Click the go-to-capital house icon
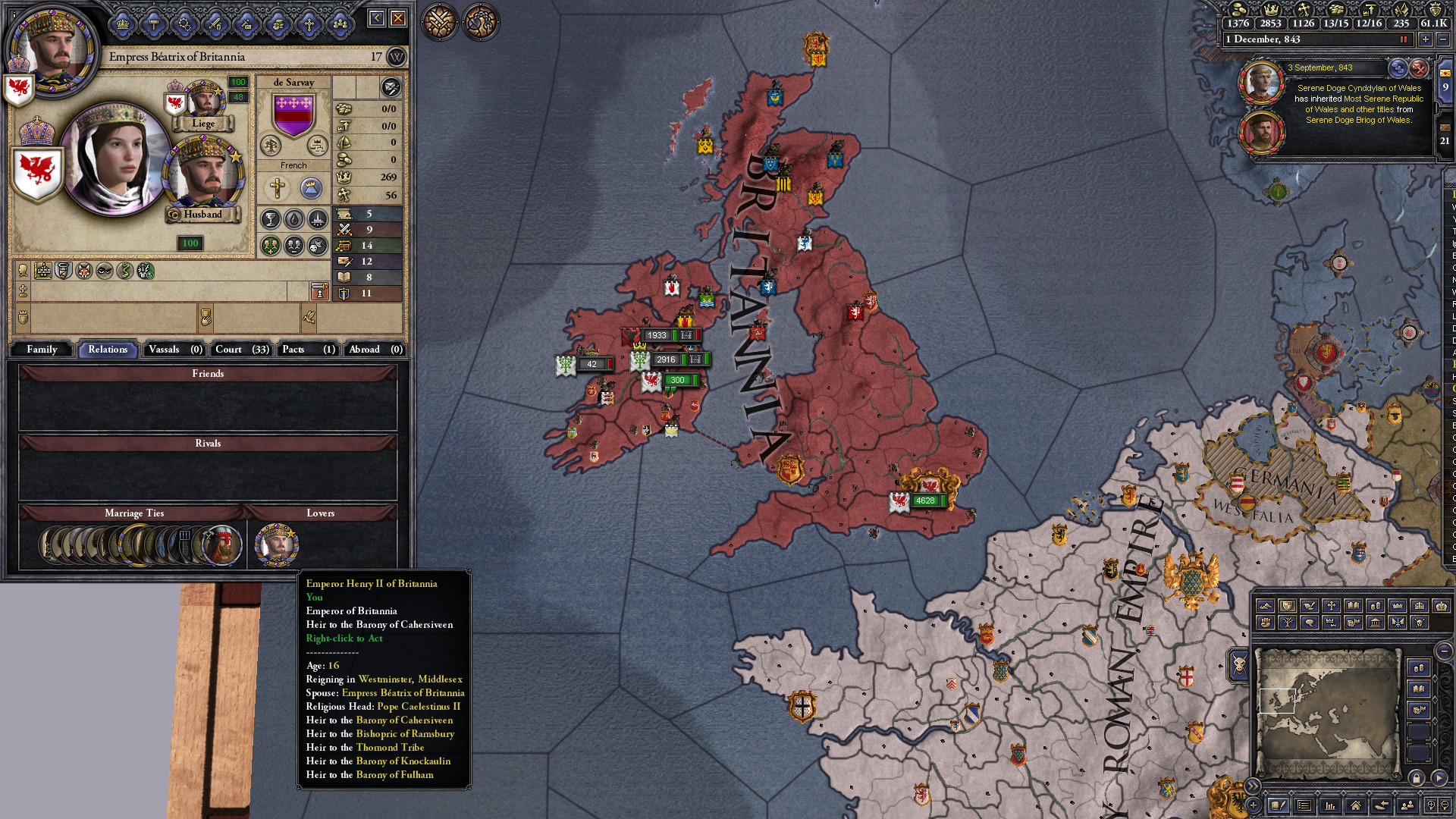The height and width of the screenshot is (819, 1456). (x=1356, y=806)
